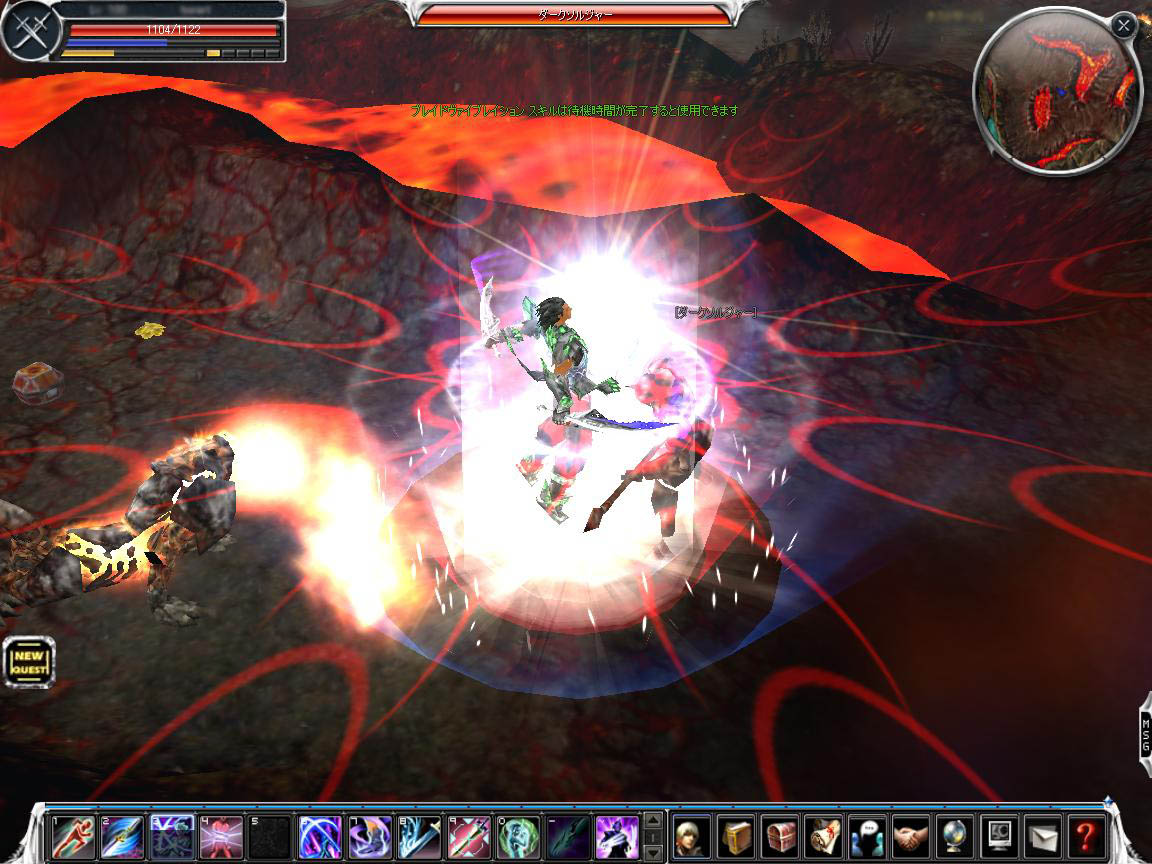Trigger the red figure skill in slot 4

pos(221,837)
